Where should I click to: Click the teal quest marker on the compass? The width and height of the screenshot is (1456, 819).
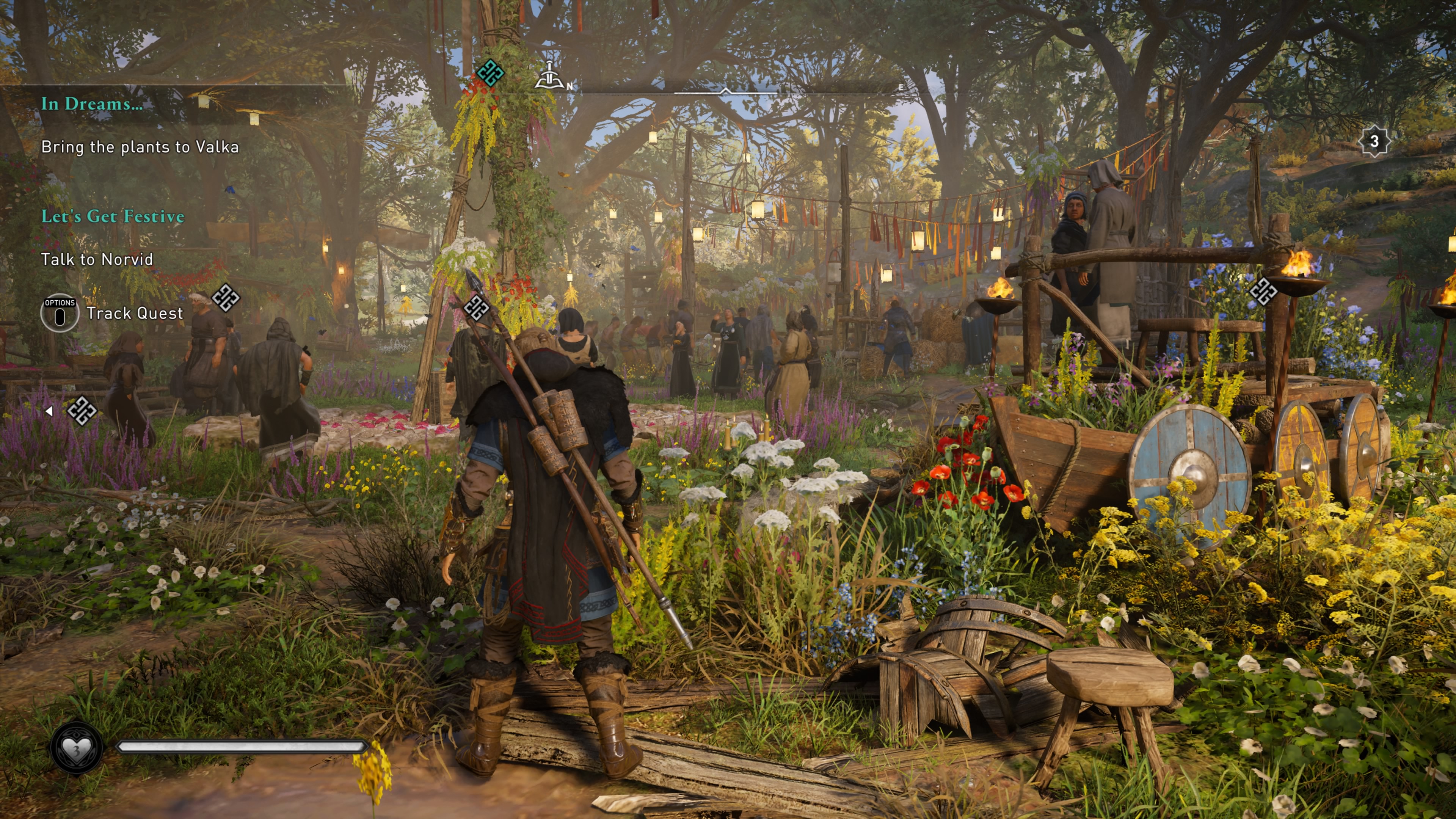(490, 73)
